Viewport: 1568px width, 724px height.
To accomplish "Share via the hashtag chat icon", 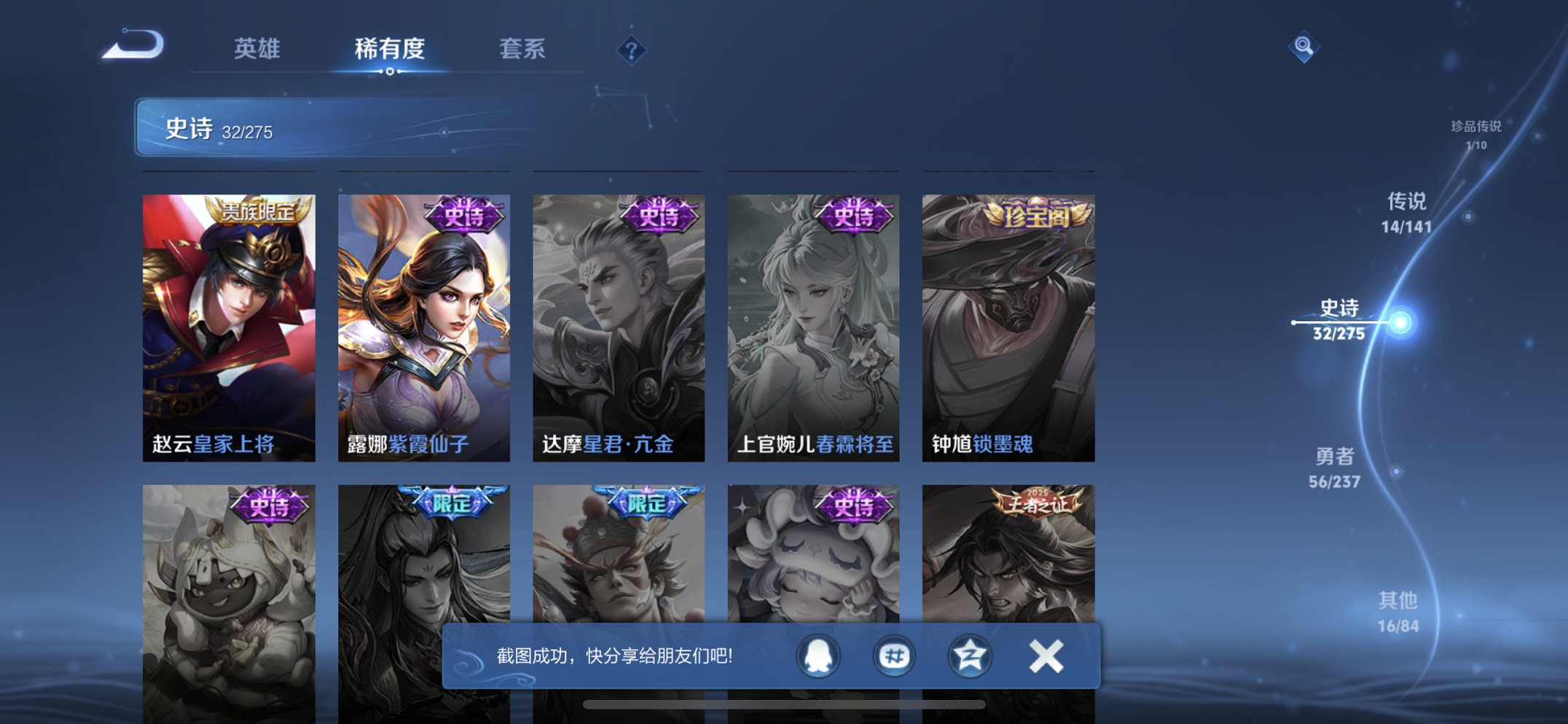I will [894, 656].
